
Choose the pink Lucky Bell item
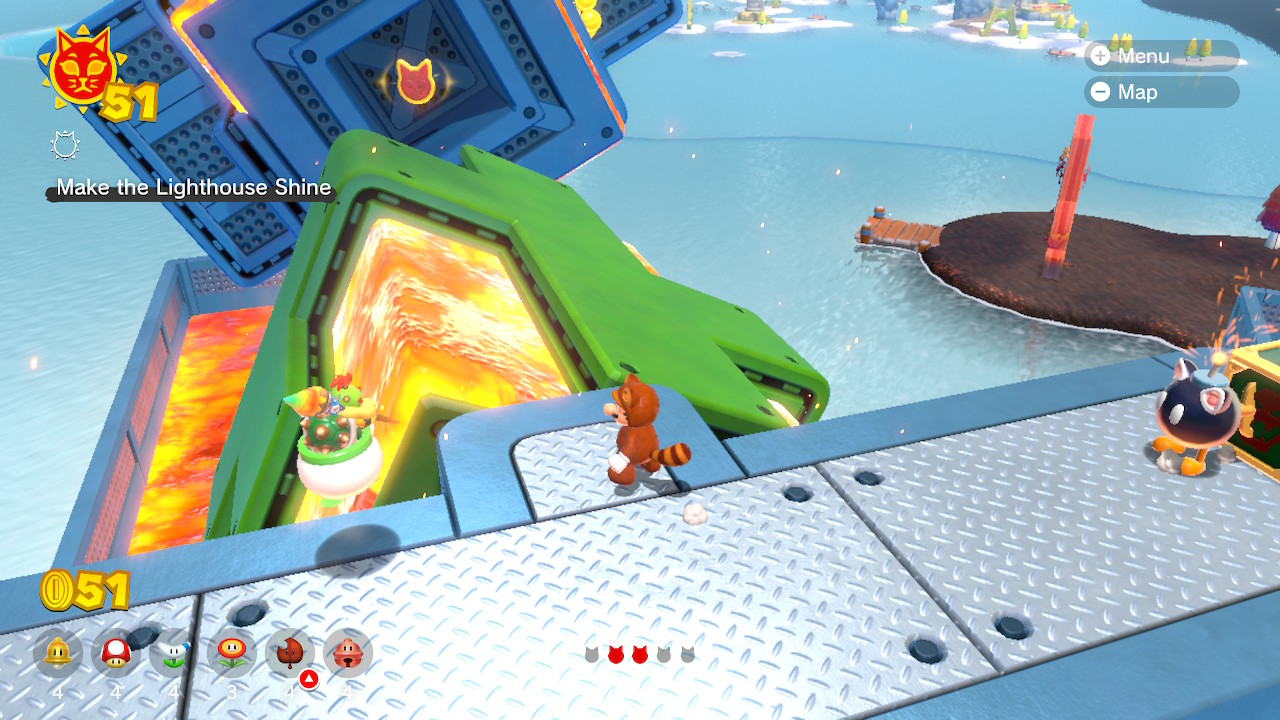(x=348, y=655)
